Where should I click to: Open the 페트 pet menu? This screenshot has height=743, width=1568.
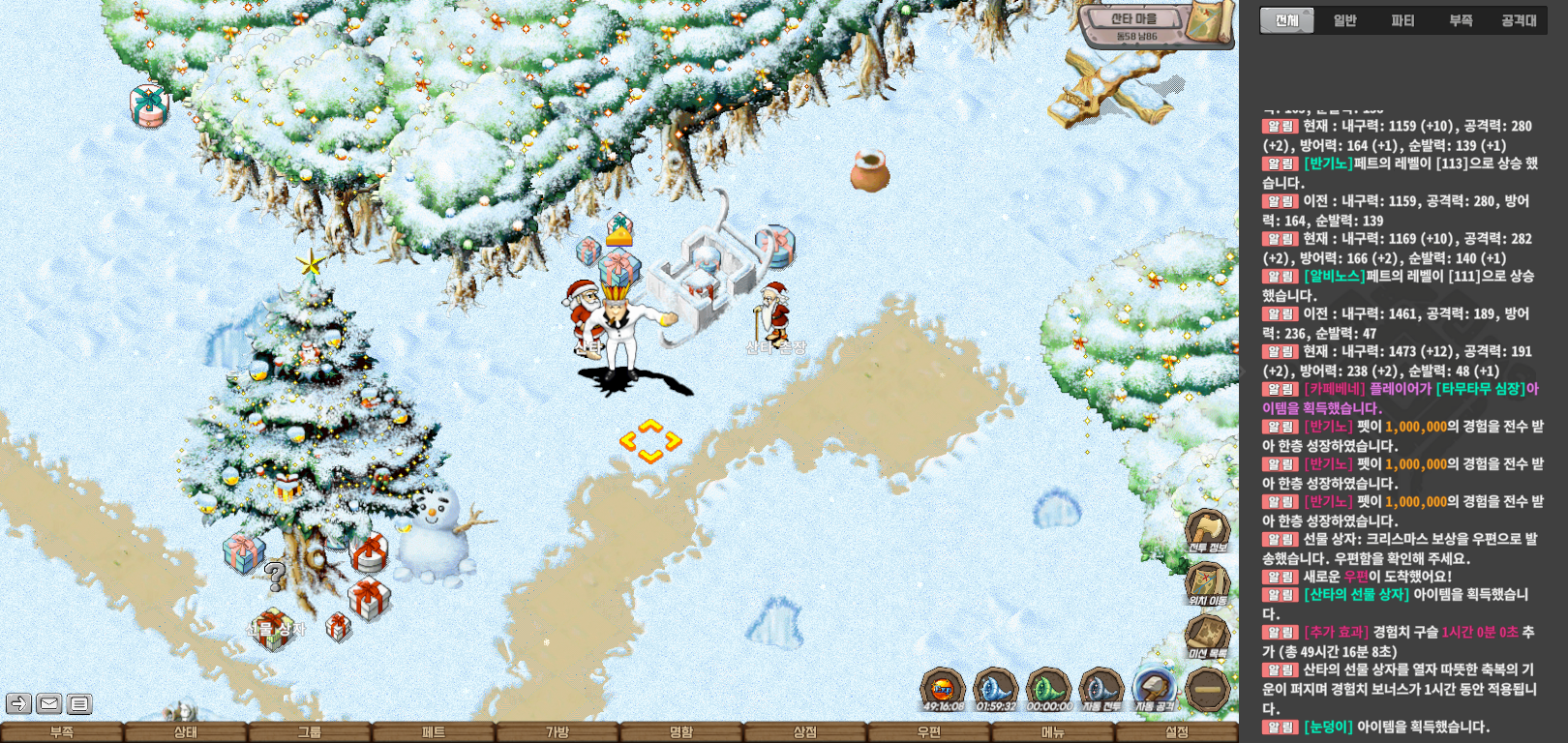pos(434,732)
